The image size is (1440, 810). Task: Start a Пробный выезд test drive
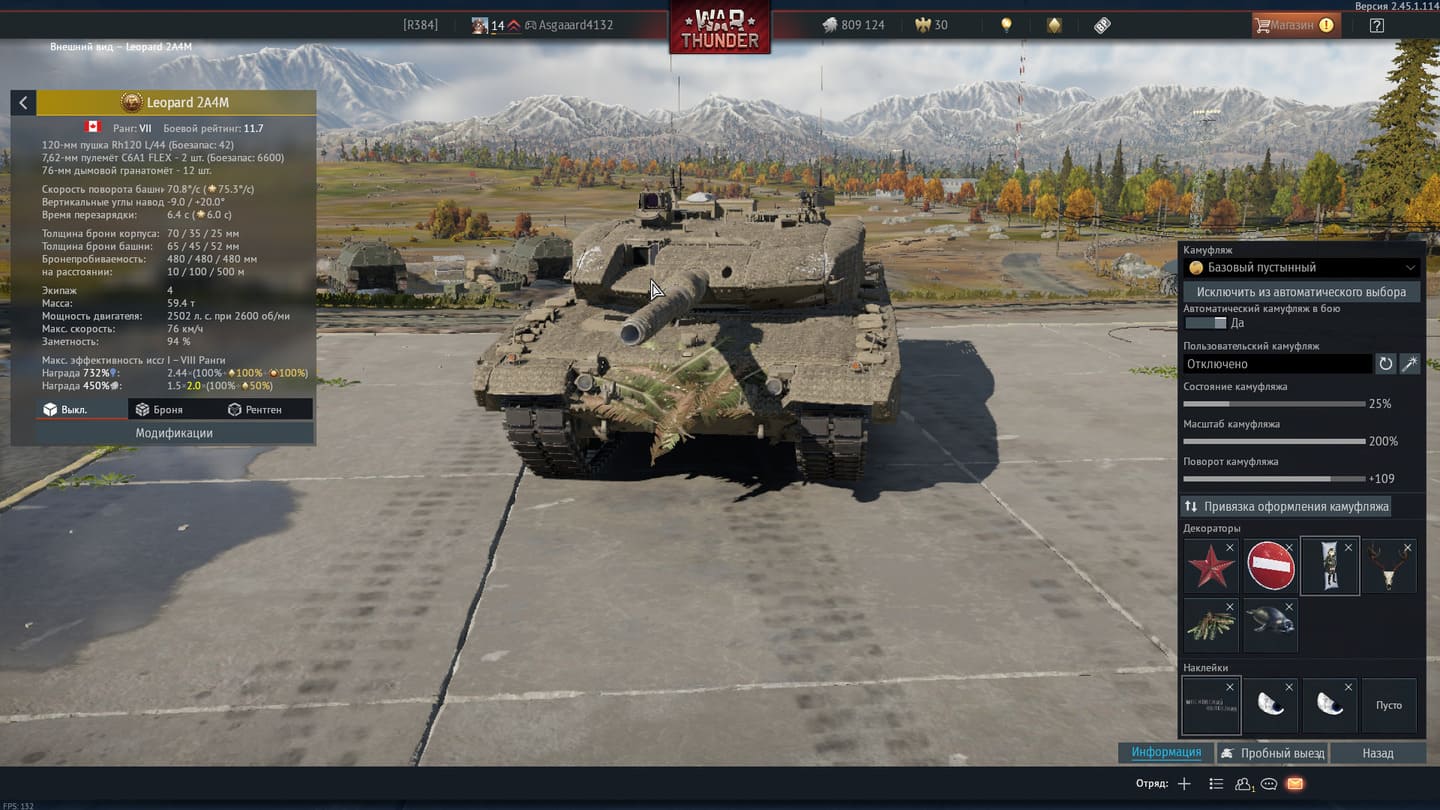pyautogui.click(x=1272, y=753)
